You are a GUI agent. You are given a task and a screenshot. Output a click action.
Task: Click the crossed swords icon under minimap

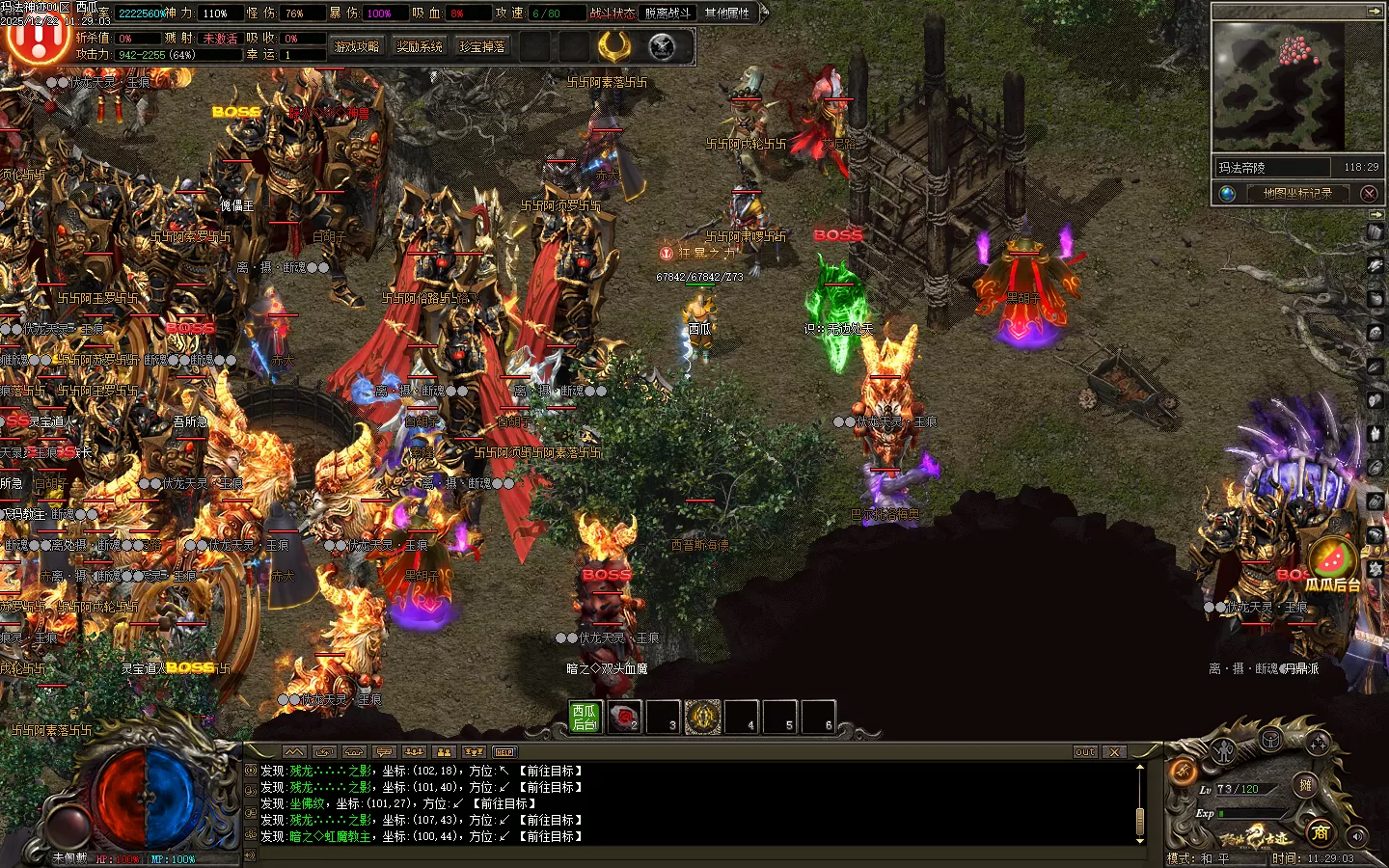coord(1369,193)
